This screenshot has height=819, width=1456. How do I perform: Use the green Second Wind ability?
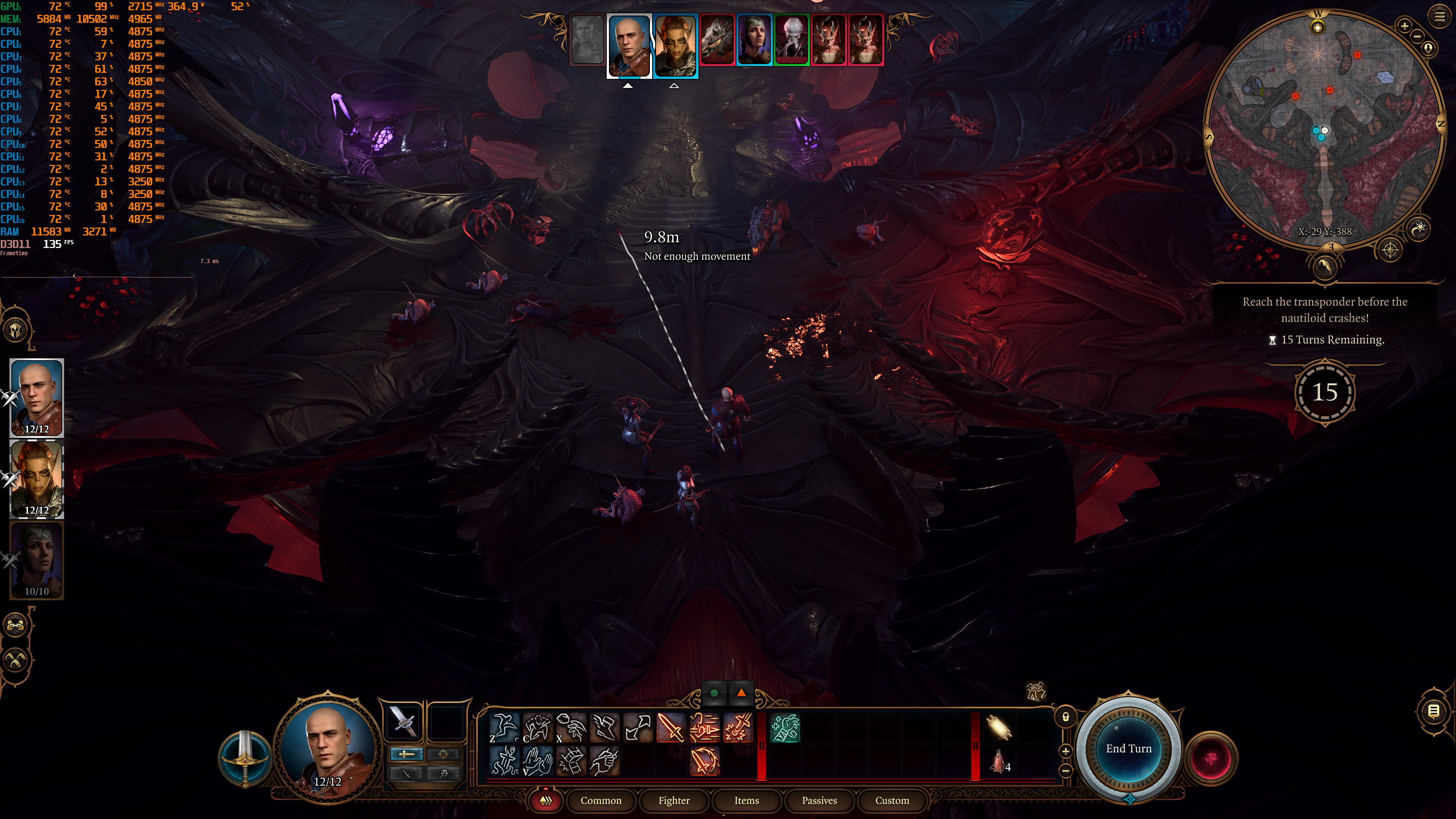click(785, 728)
